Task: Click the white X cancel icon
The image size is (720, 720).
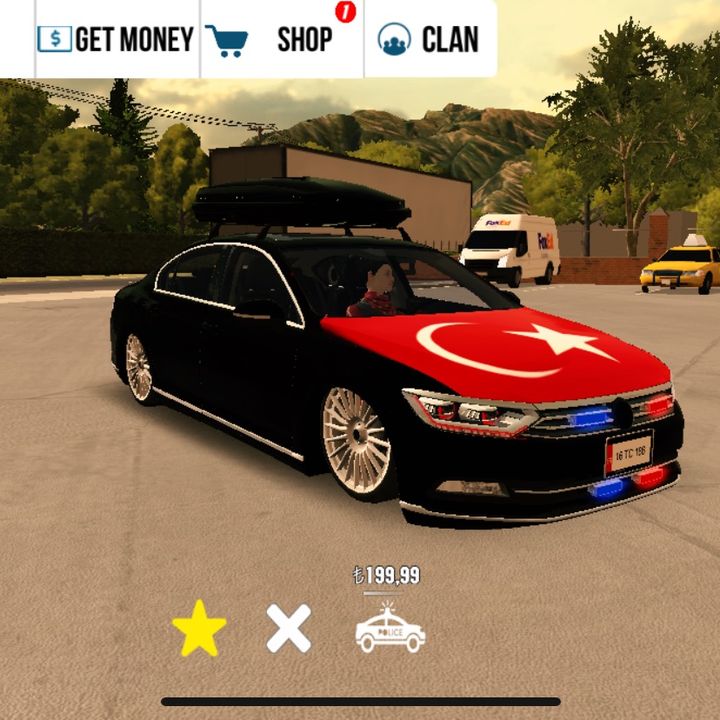Action: tap(289, 629)
